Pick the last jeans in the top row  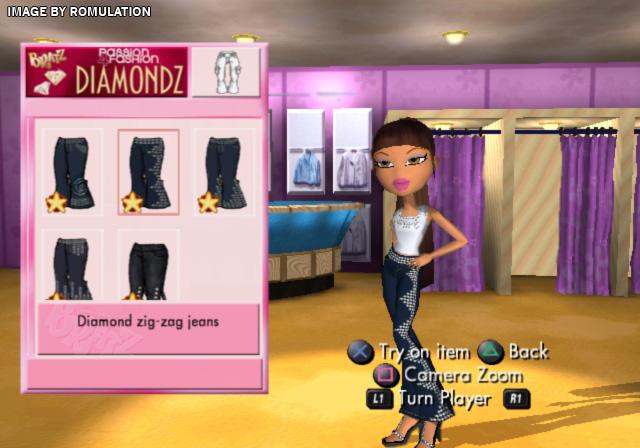[223, 171]
